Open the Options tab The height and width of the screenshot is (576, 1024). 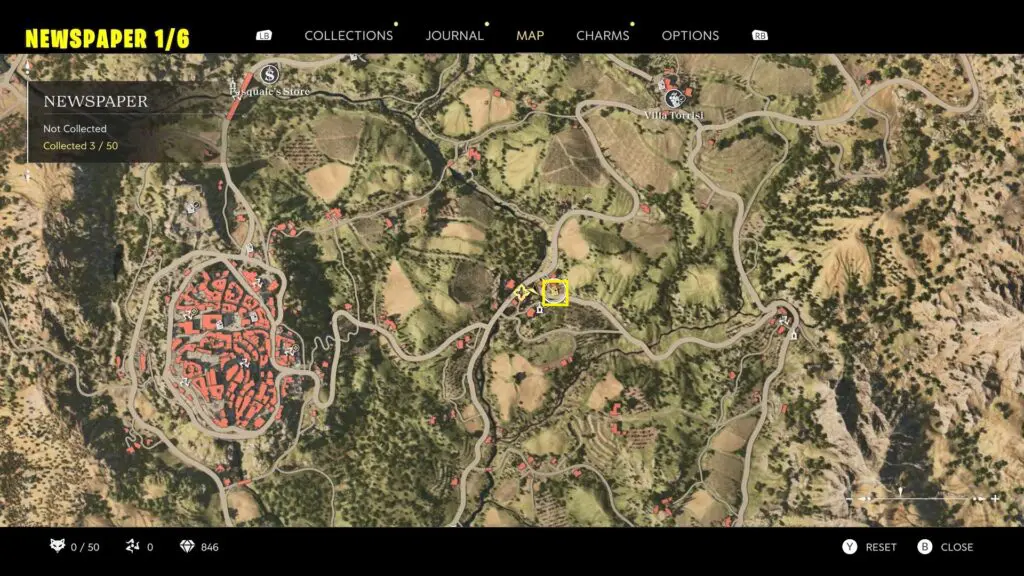(x=690, y=35)
